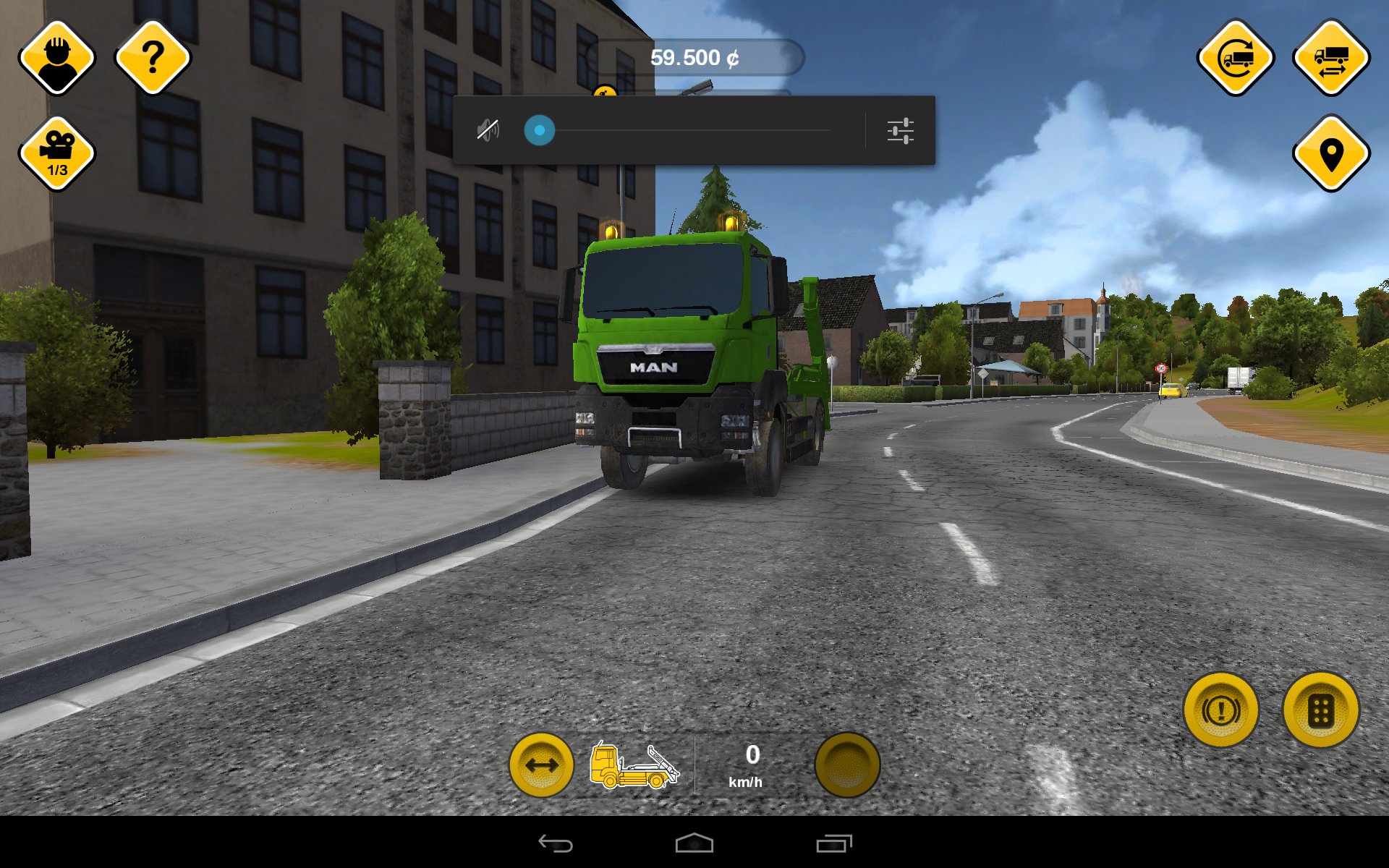Switch vehicles with the truck arrows button
Viewport: 1389px width, 868px height.
(1331, 58)
